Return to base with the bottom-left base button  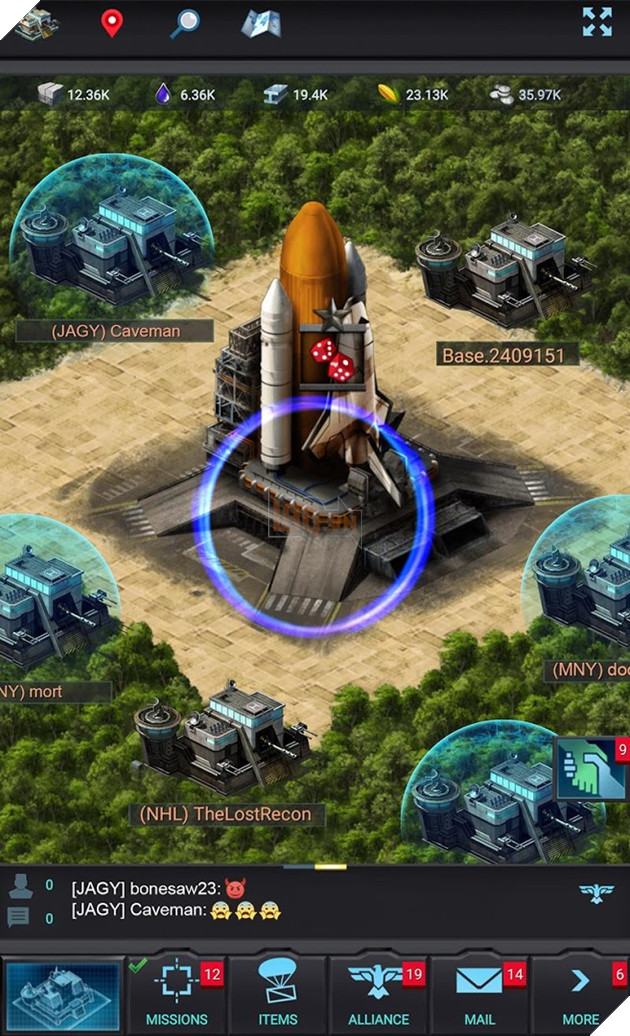coord(62,995)
